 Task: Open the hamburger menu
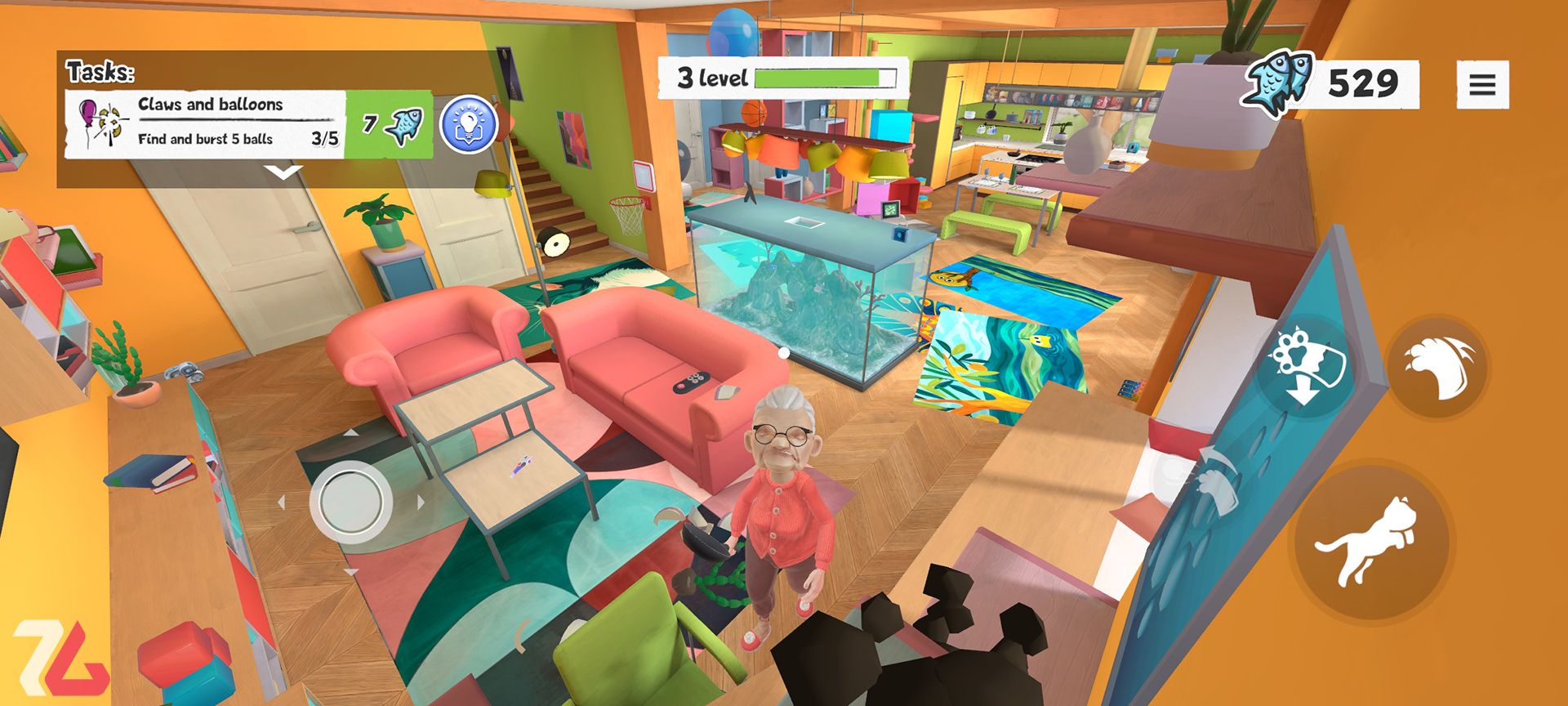(1482, 85)
